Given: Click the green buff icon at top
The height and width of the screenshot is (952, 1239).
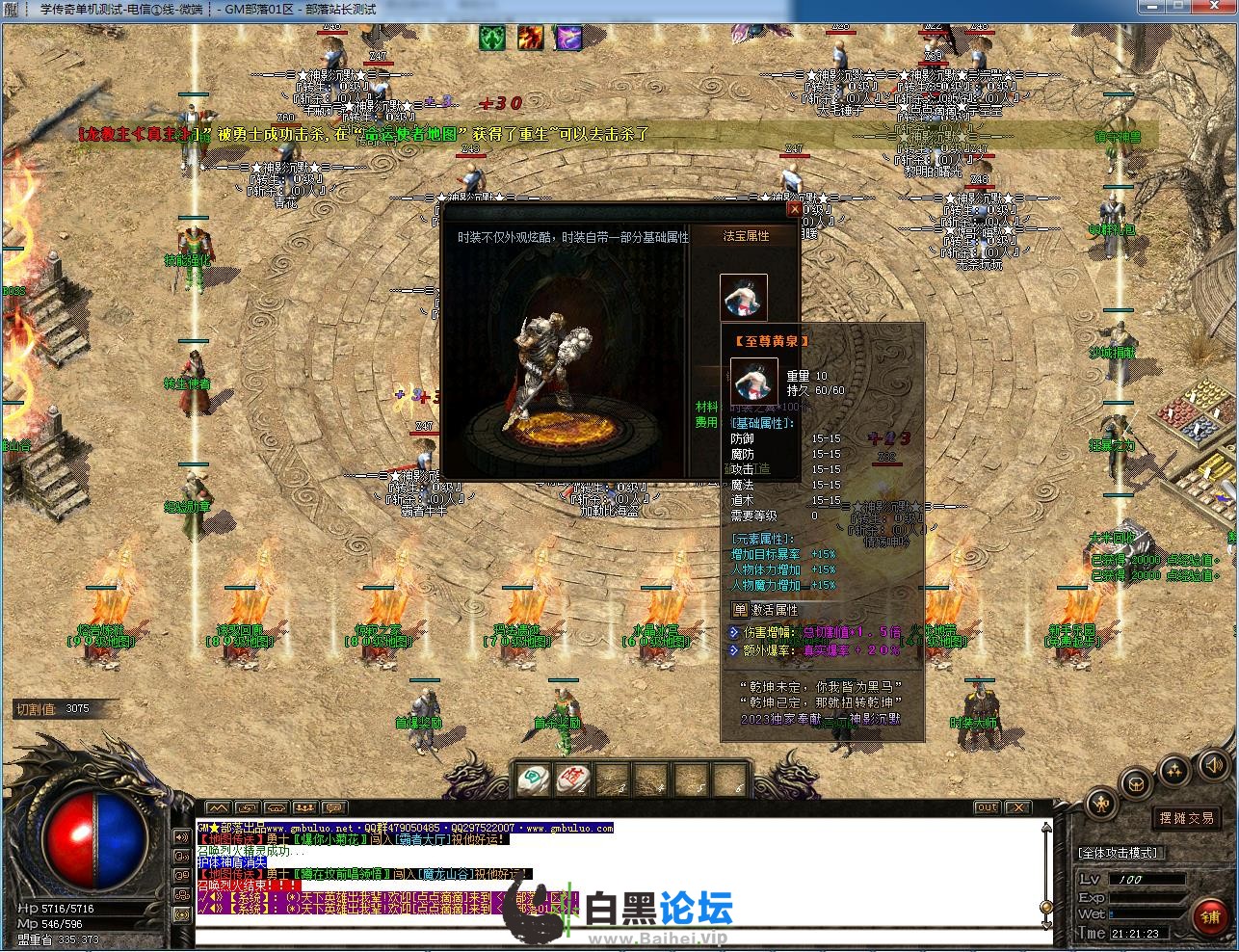Looking at the screenshot, I should [492, 38].
